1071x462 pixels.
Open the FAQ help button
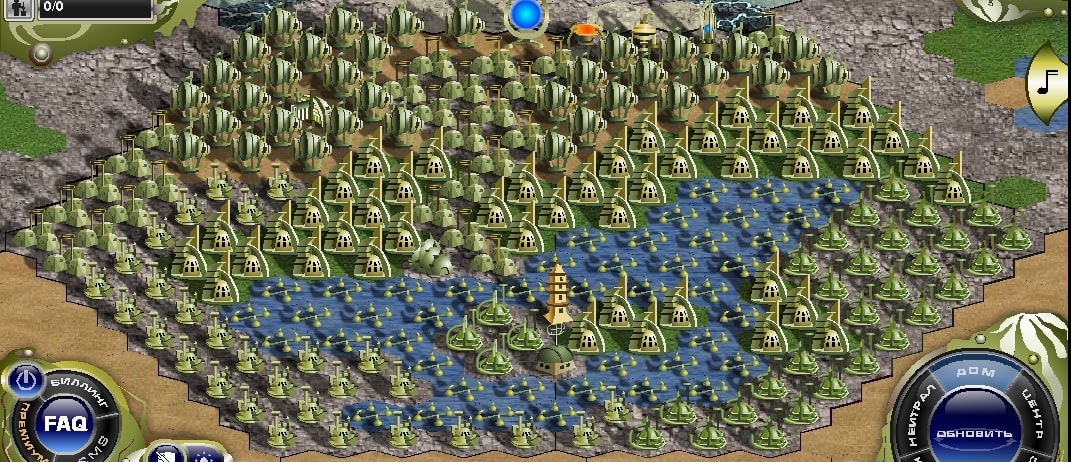65,422
